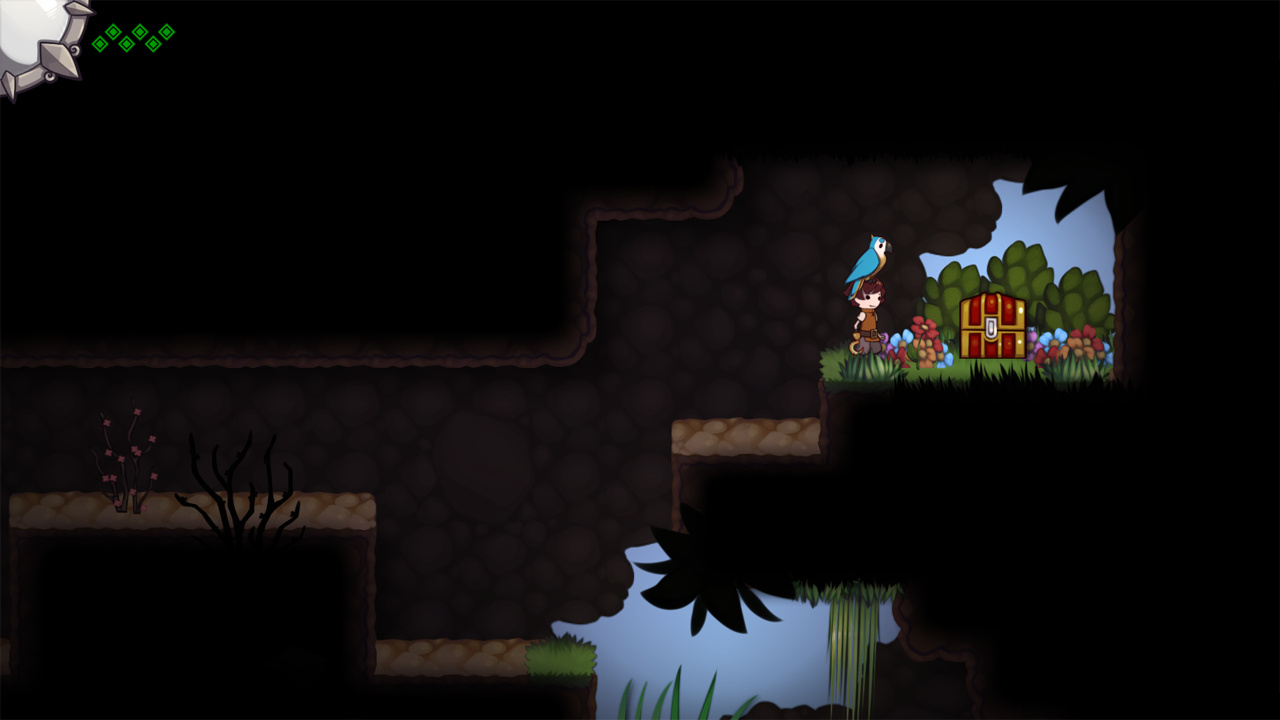Click the chest's golden clasp
Screen dimensions: 1280x720
[990, 327]
